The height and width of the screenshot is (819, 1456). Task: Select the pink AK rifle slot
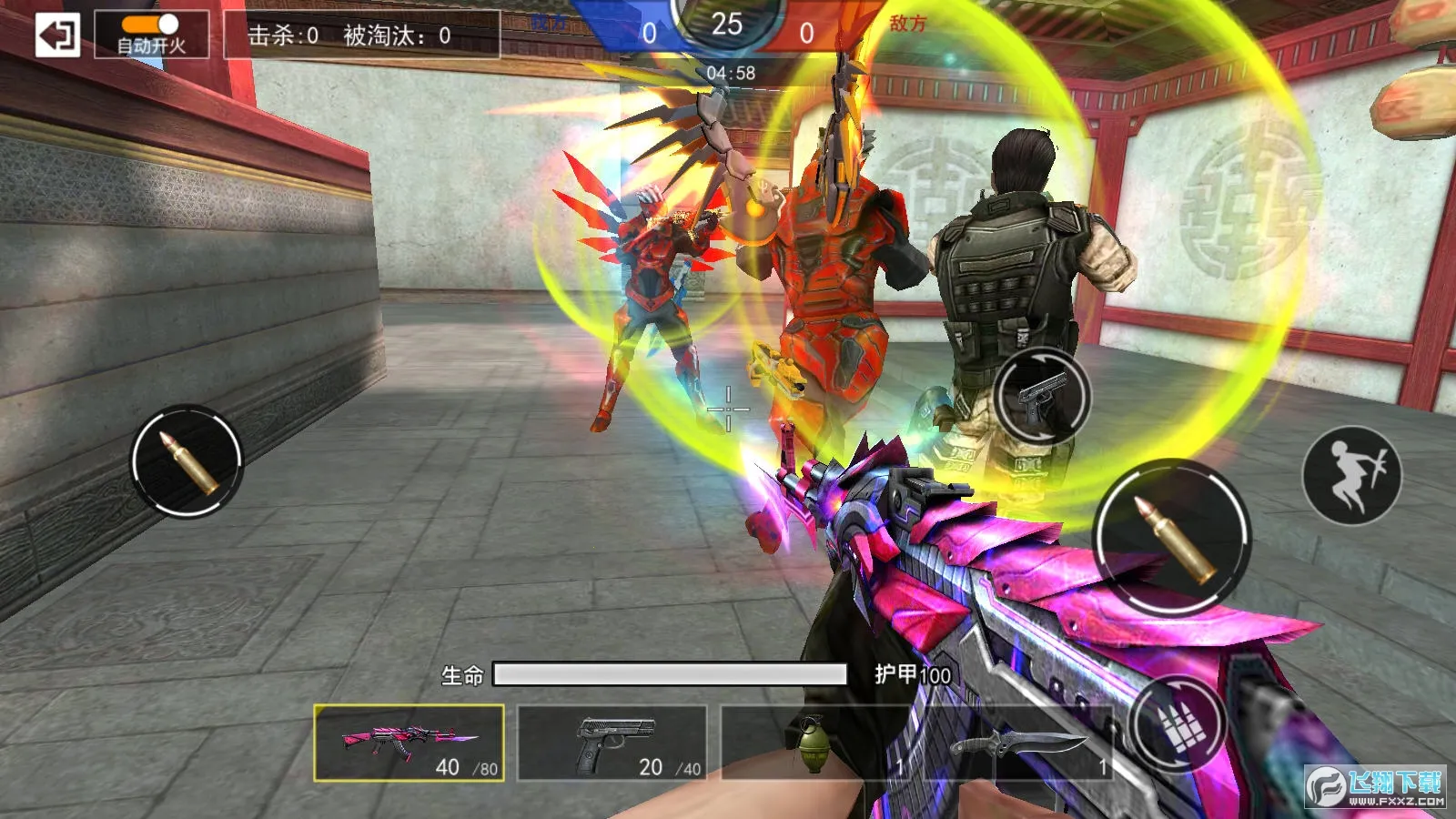click(x=409, y=743)
